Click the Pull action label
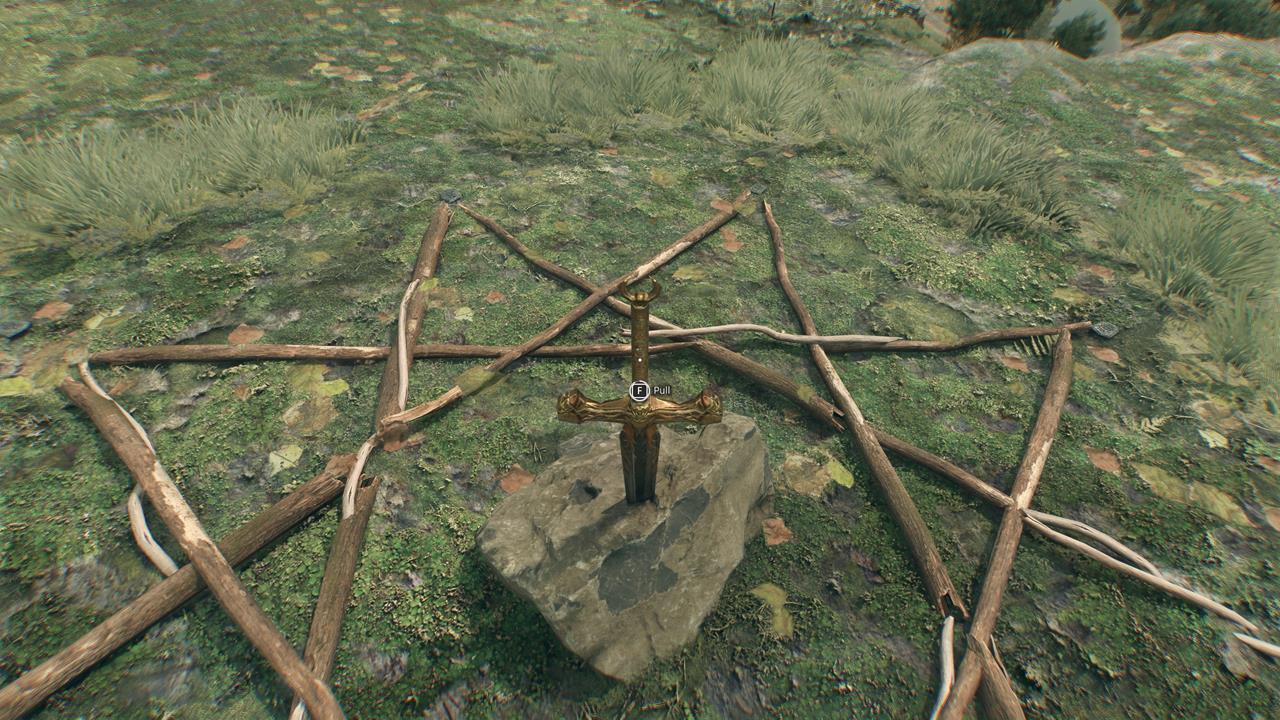Viewport: 1280px width, 720px height. click(664, 388)
